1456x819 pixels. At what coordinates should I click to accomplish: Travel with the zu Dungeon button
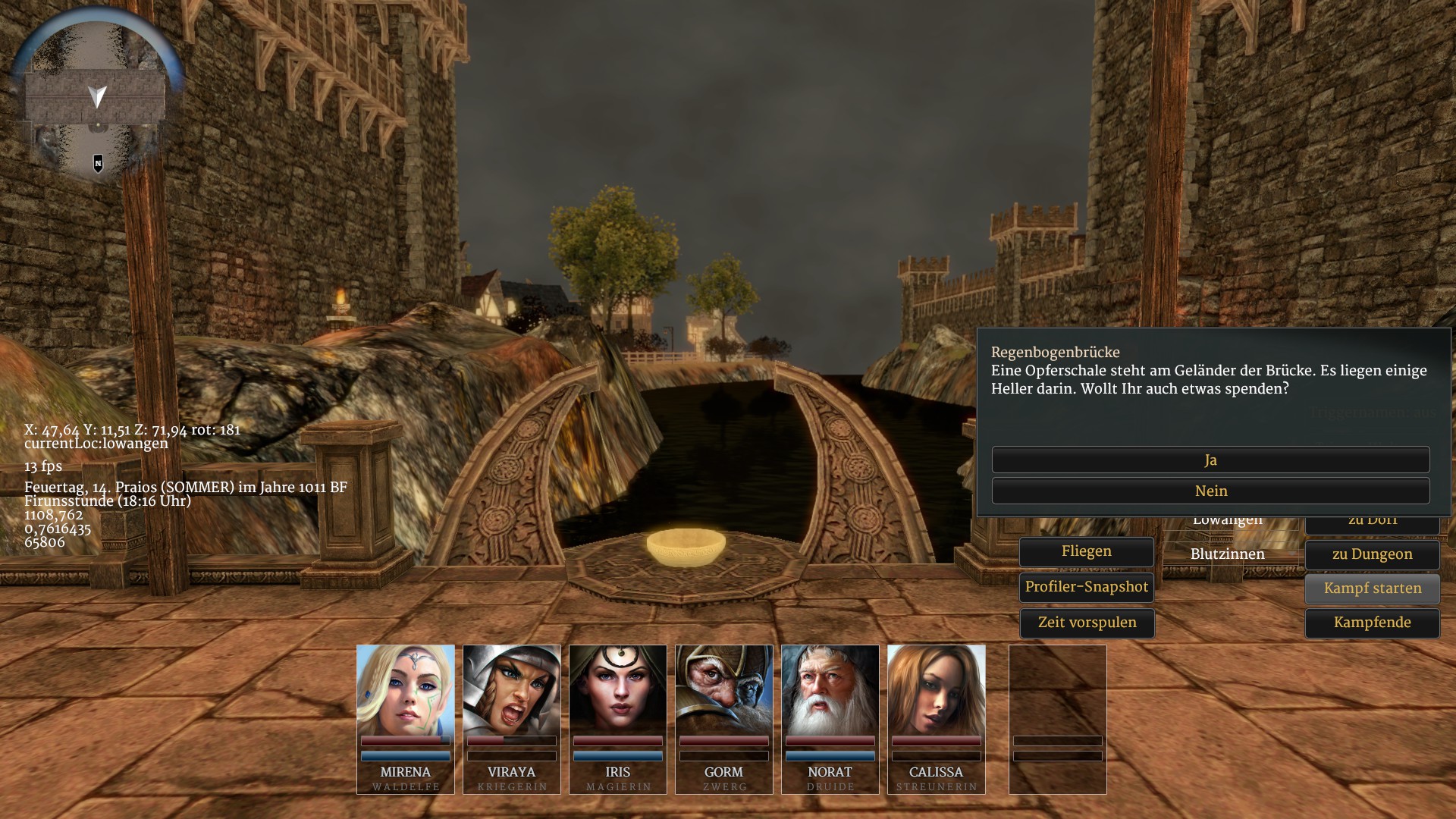pos(1372,554)
